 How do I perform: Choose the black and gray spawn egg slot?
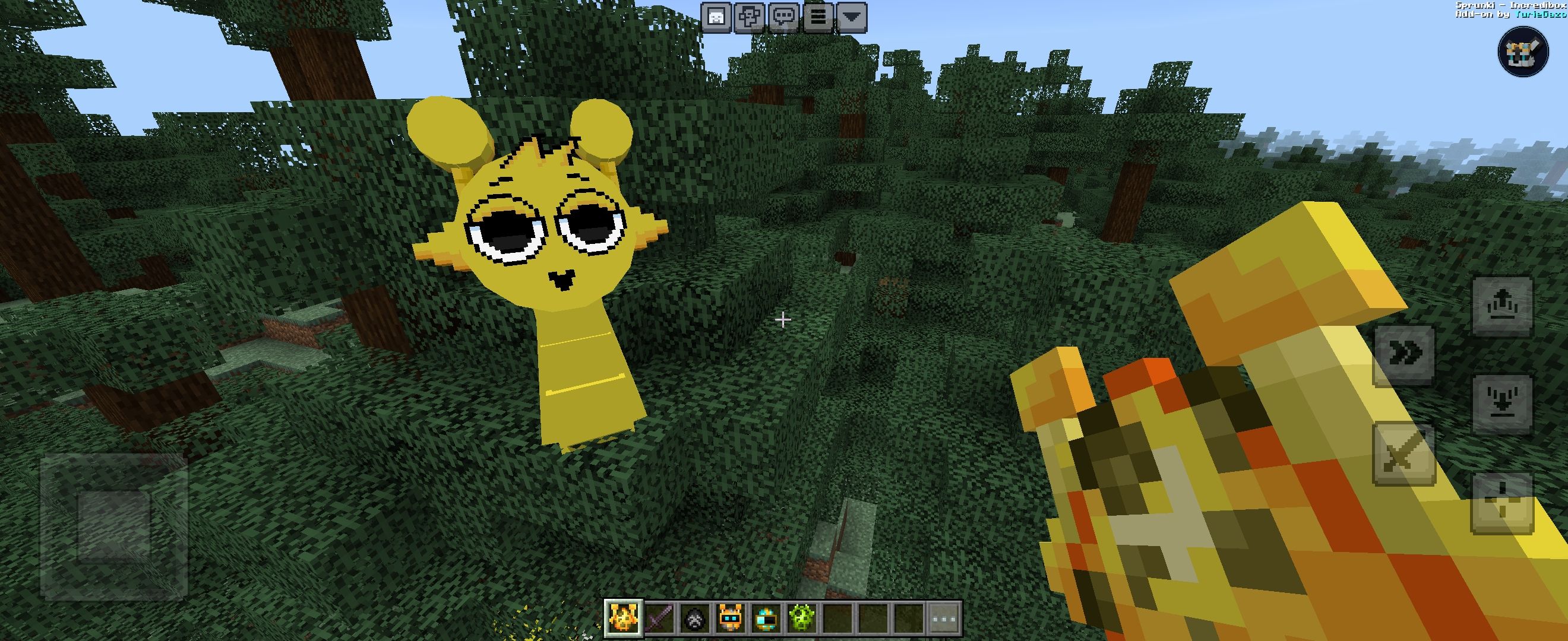point(694,619)
